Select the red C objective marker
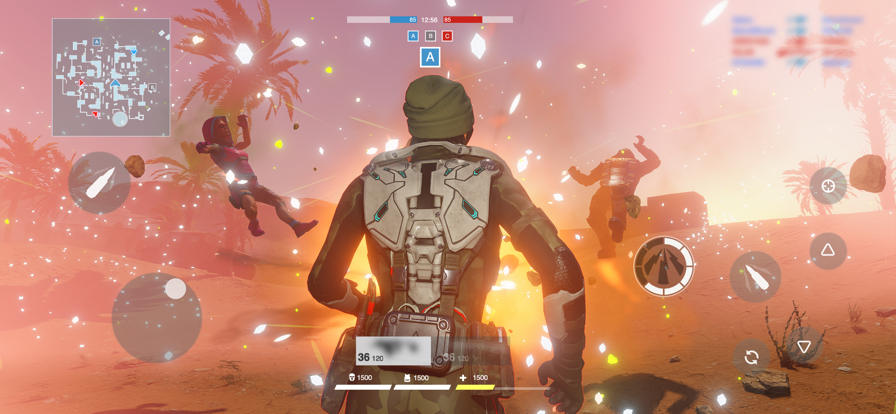Screen dimensions: 896x414 point(447,36)
